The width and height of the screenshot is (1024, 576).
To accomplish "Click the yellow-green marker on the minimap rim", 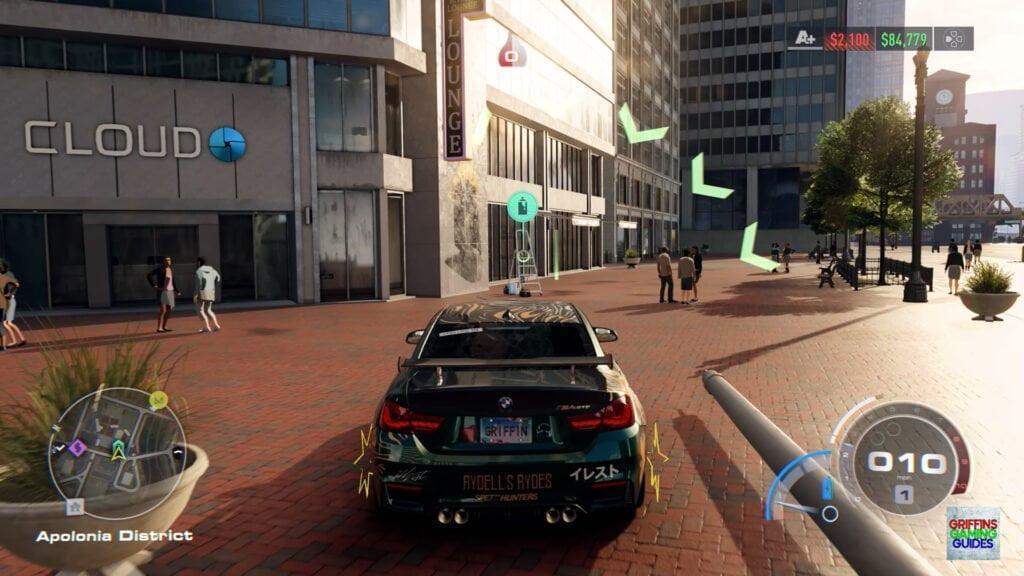I will (x=158, y=400).
